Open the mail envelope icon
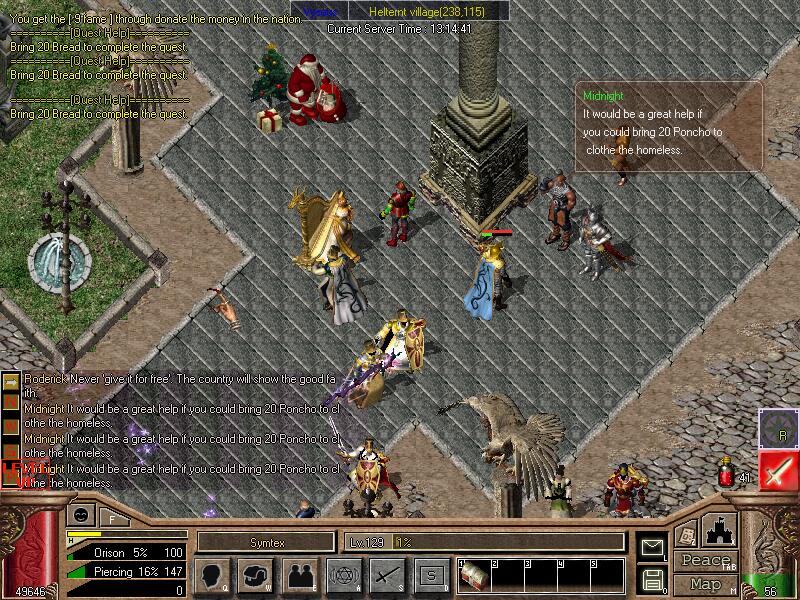This screenshot has width=800, height=600. [652, 547]
